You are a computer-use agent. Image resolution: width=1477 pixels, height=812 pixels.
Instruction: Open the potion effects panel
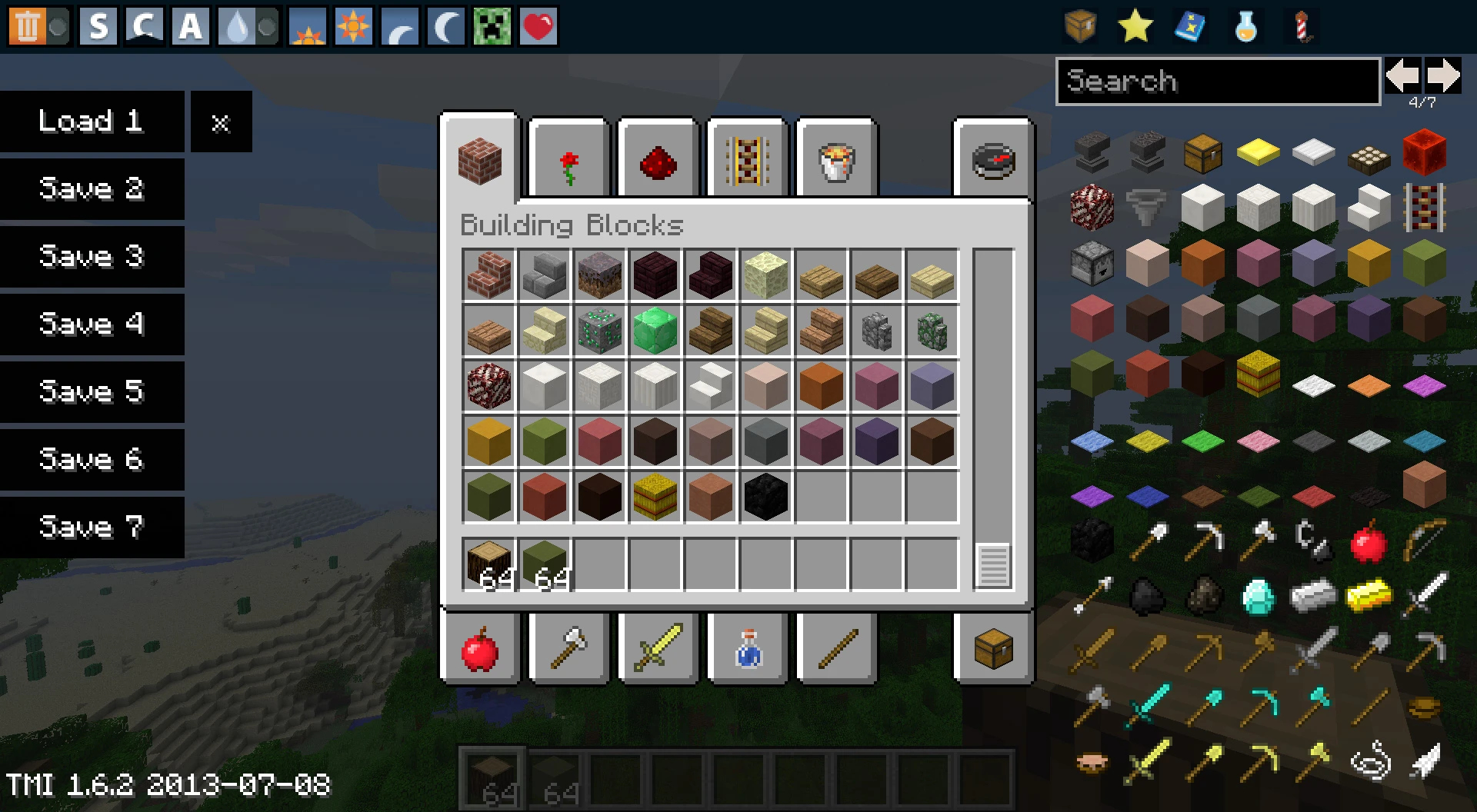(1244, 25)
